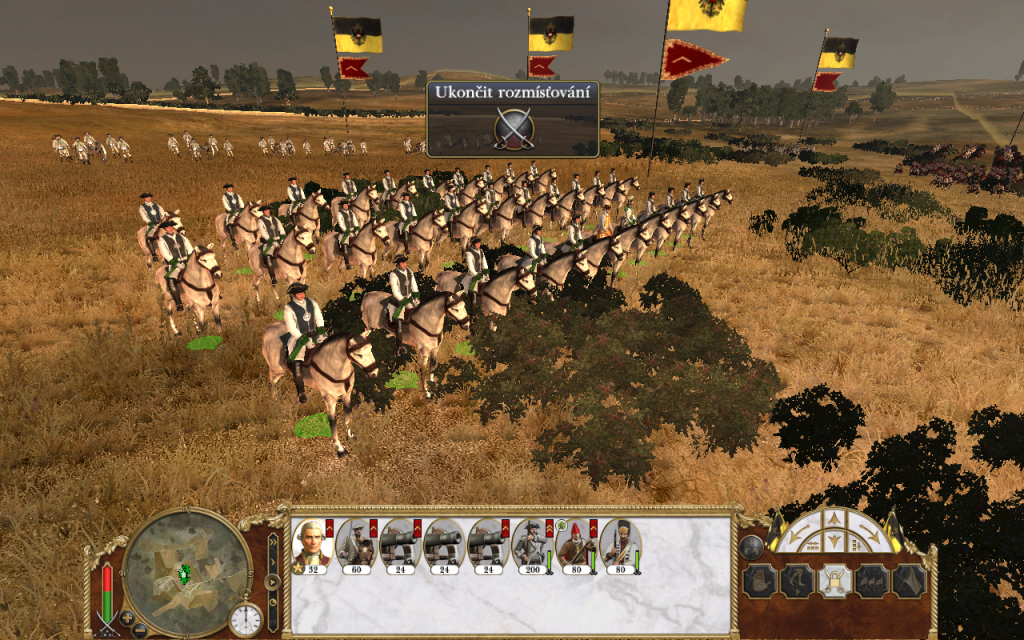Zoom out the minimap with minus button
Viewport: 1024px width, 640px height.
(141, 629)
